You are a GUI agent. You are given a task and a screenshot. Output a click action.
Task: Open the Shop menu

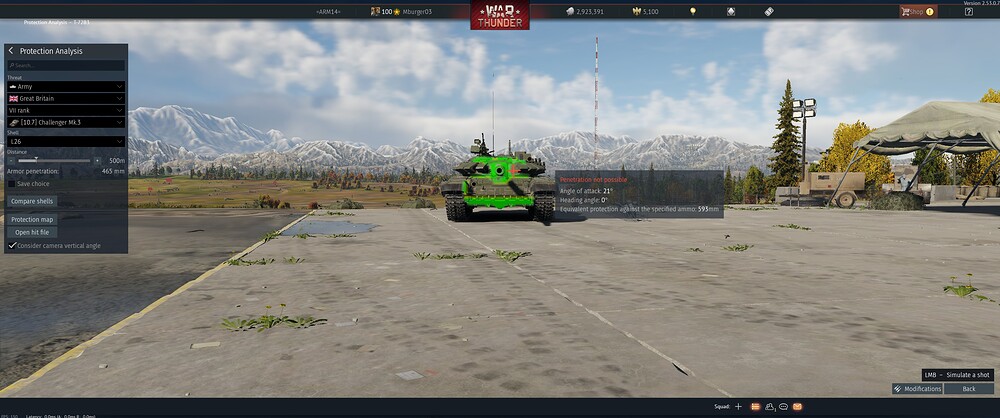pyautogui.click(x=916, y=11)
